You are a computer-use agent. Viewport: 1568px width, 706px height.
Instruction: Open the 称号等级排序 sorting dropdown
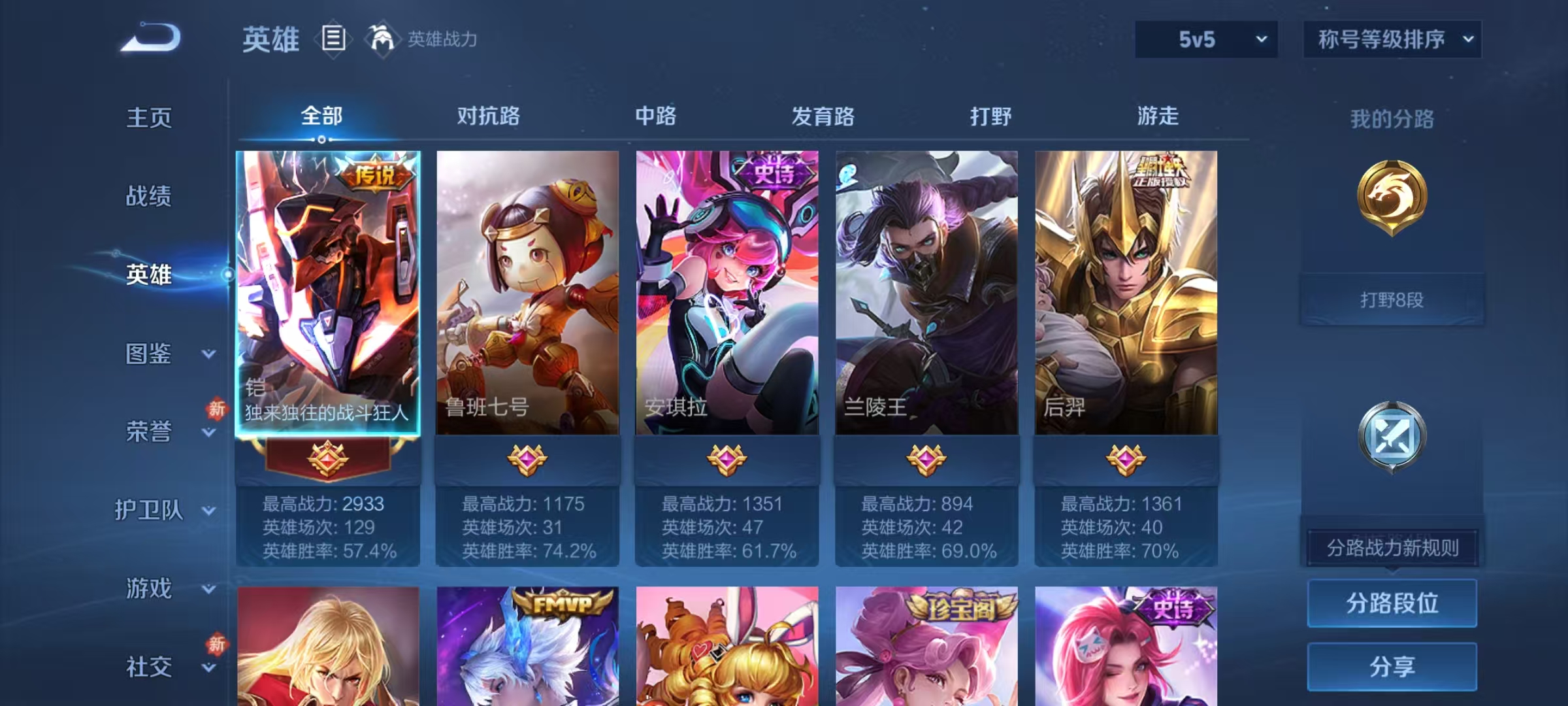point(1392,39)
